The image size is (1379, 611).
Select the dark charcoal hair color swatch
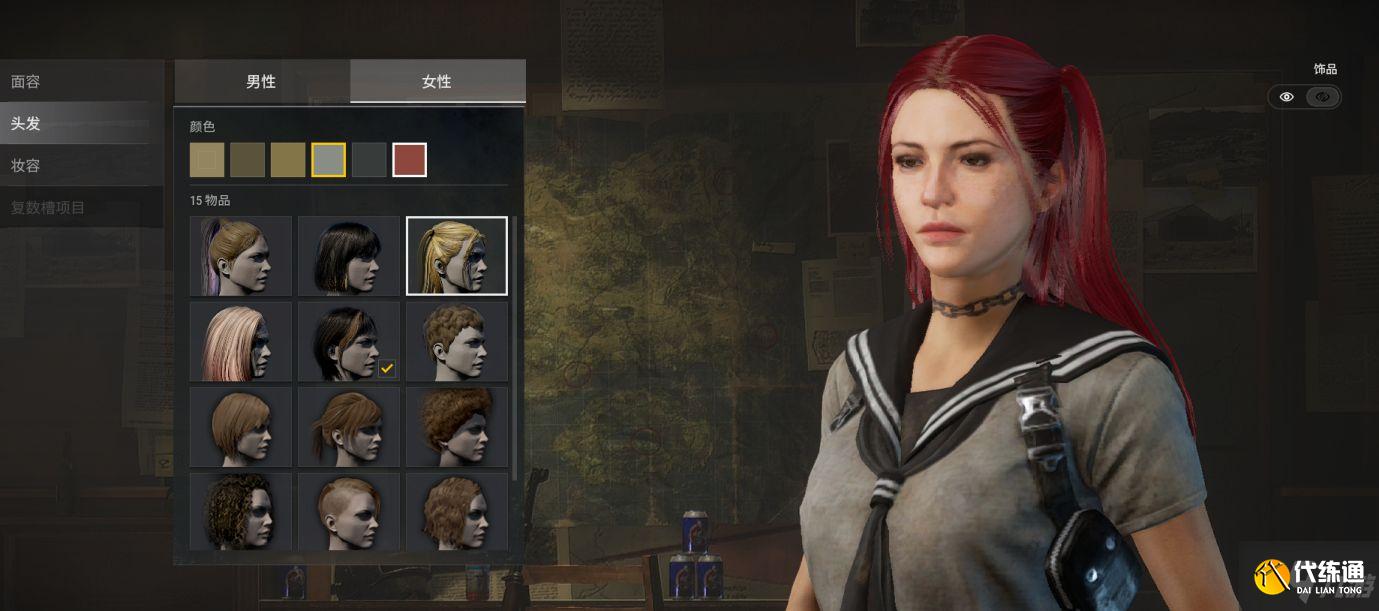click(x=369, y=160)
